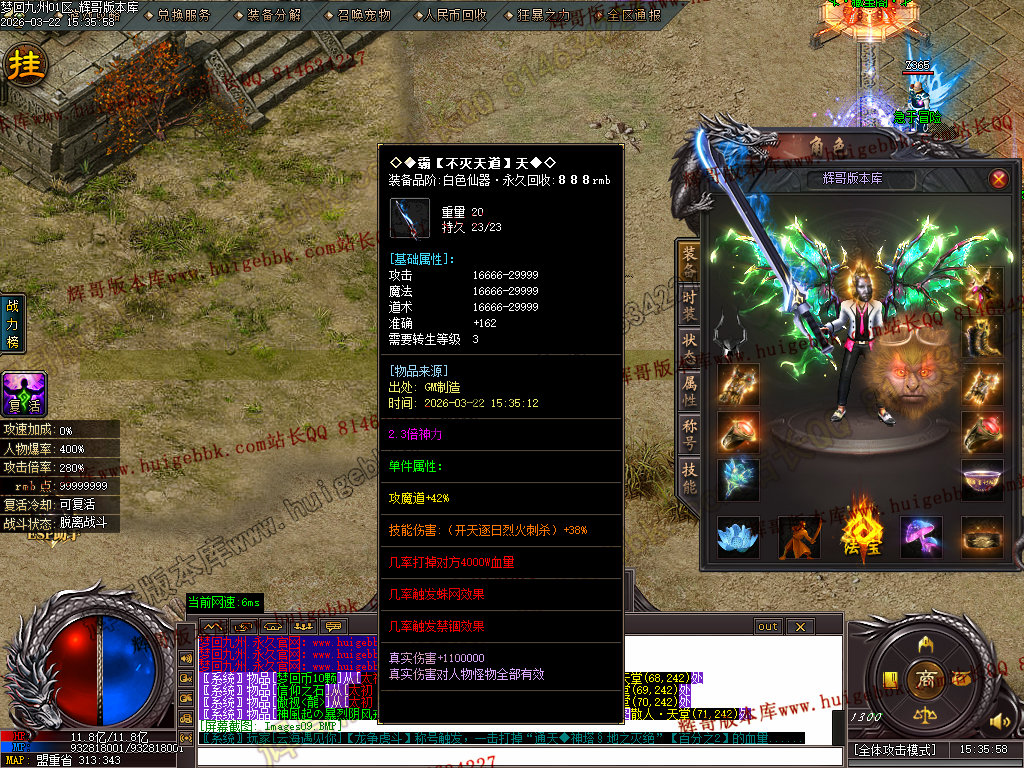
Task: Show the 称号 titles tab
Action: coord(689,437)
